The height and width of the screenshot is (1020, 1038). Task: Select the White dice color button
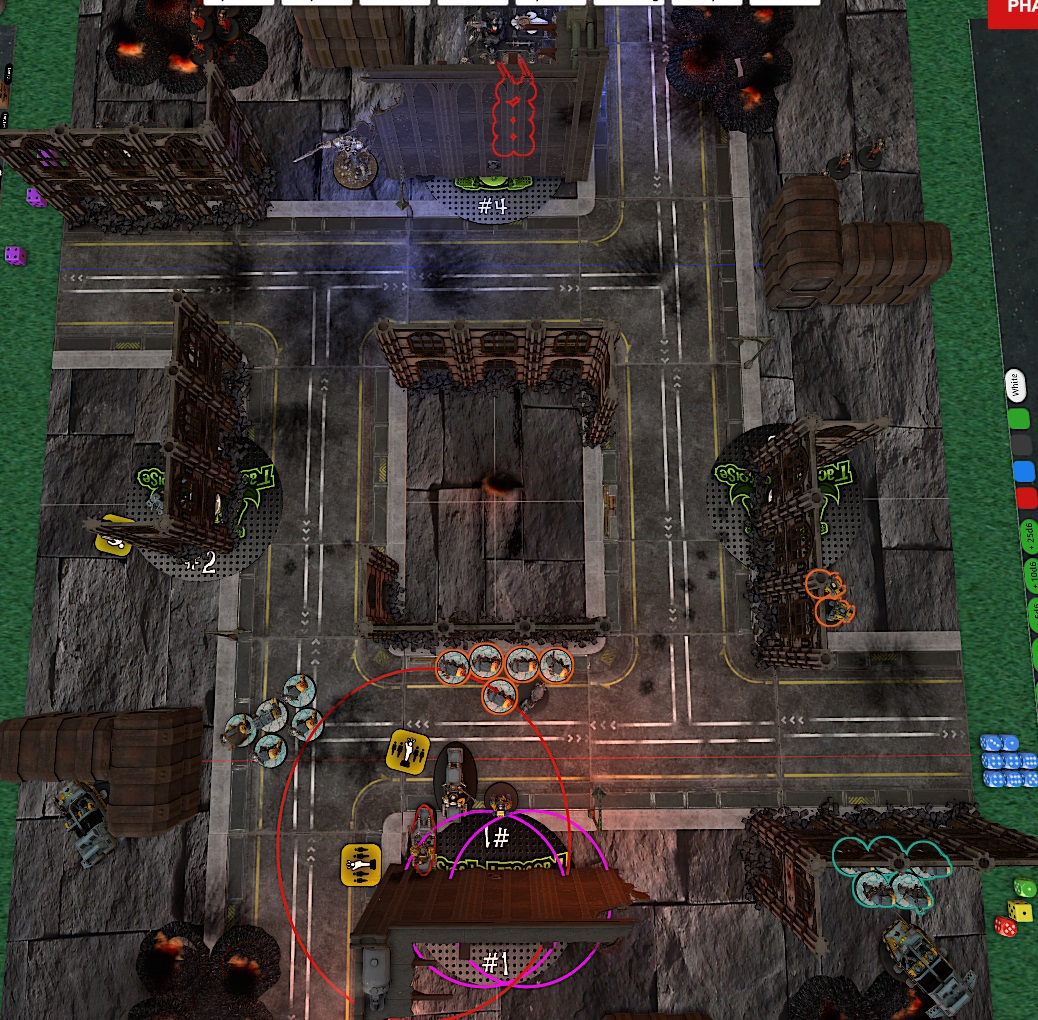click(x=1014, y=383)
